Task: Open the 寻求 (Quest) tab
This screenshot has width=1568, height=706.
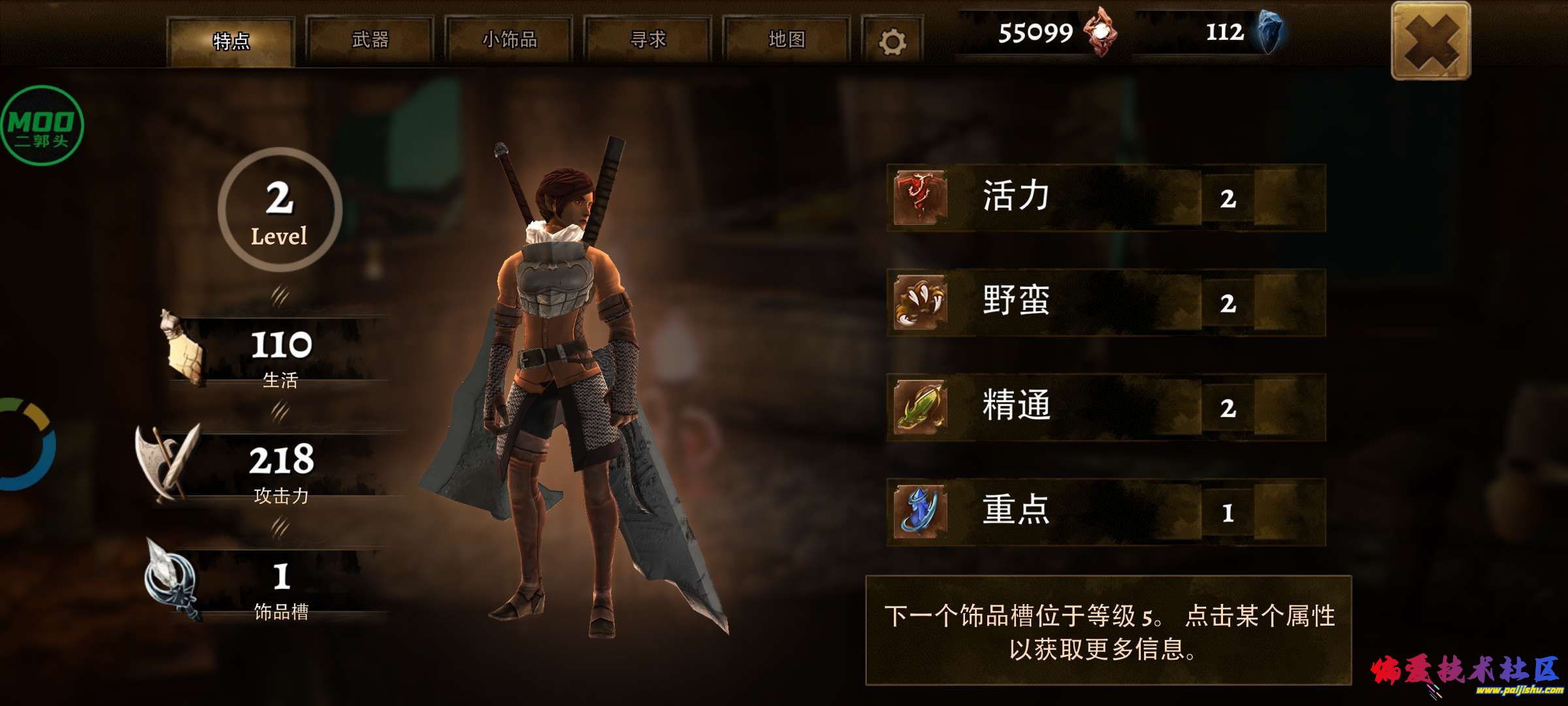Action: click(648, 41)
